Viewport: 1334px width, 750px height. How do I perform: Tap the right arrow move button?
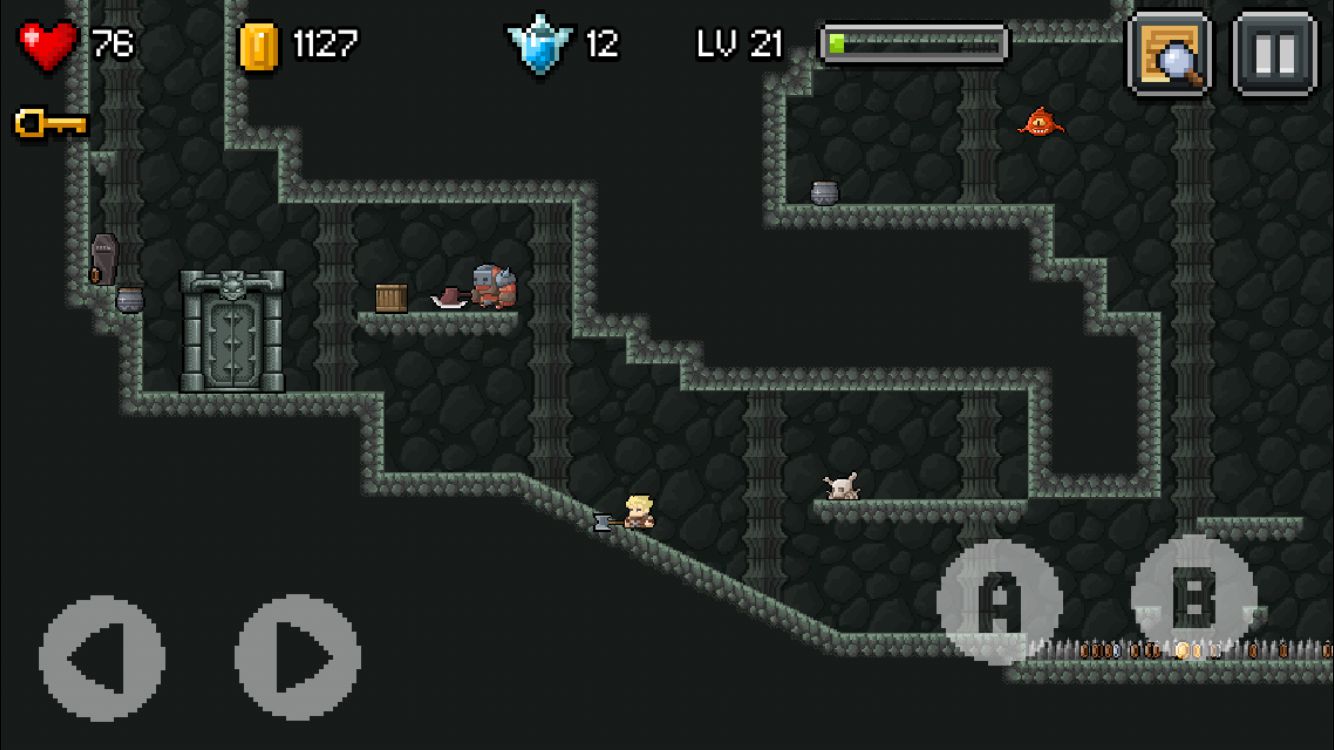(298, 657)
